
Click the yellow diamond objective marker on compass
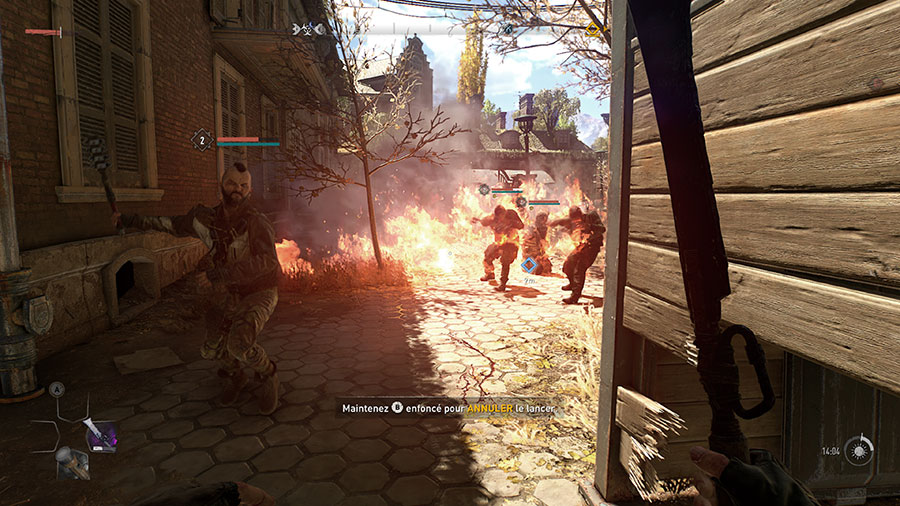(x=593, y=29)
